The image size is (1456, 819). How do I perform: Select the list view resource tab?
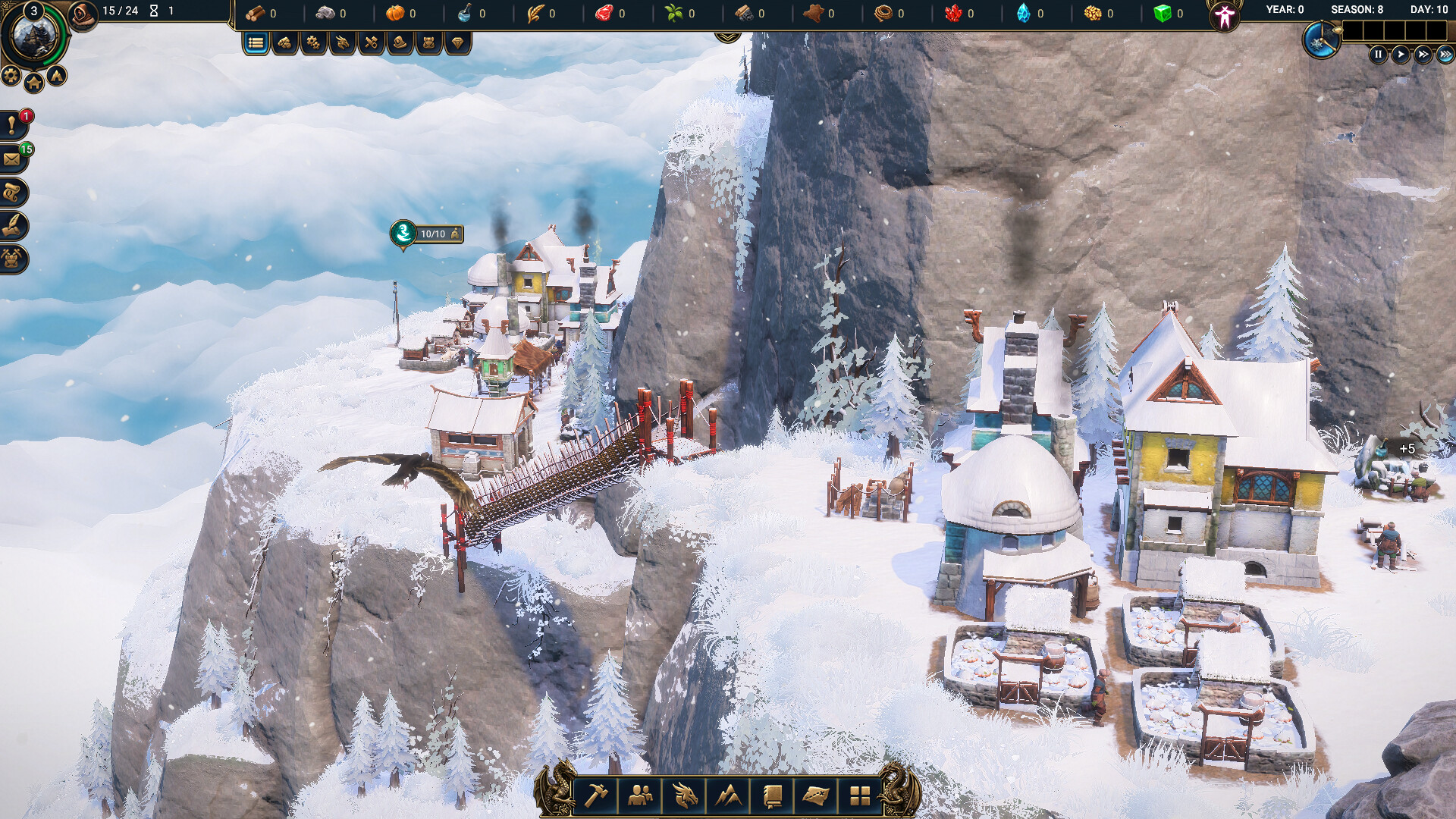[x=256, y=43]
